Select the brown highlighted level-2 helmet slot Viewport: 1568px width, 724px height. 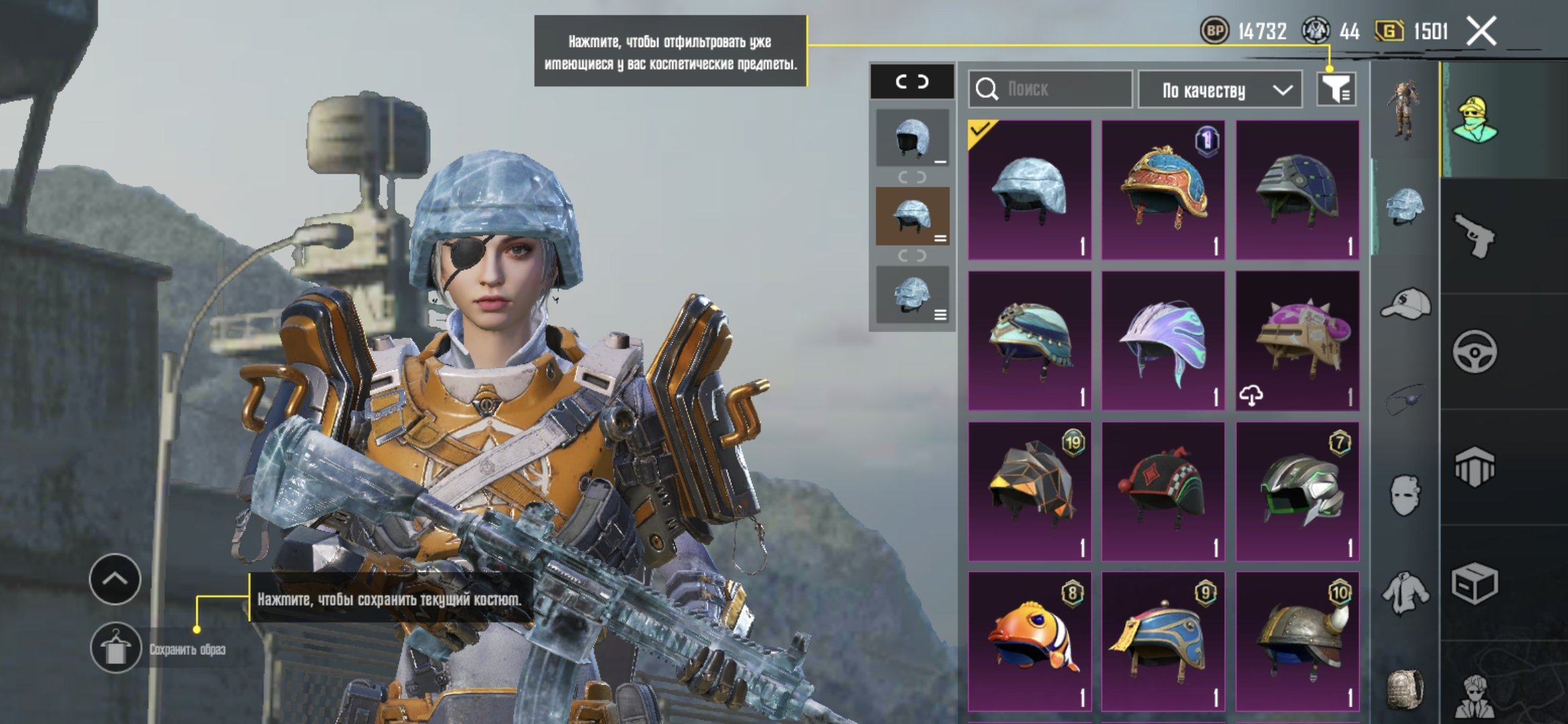(912, 216)
